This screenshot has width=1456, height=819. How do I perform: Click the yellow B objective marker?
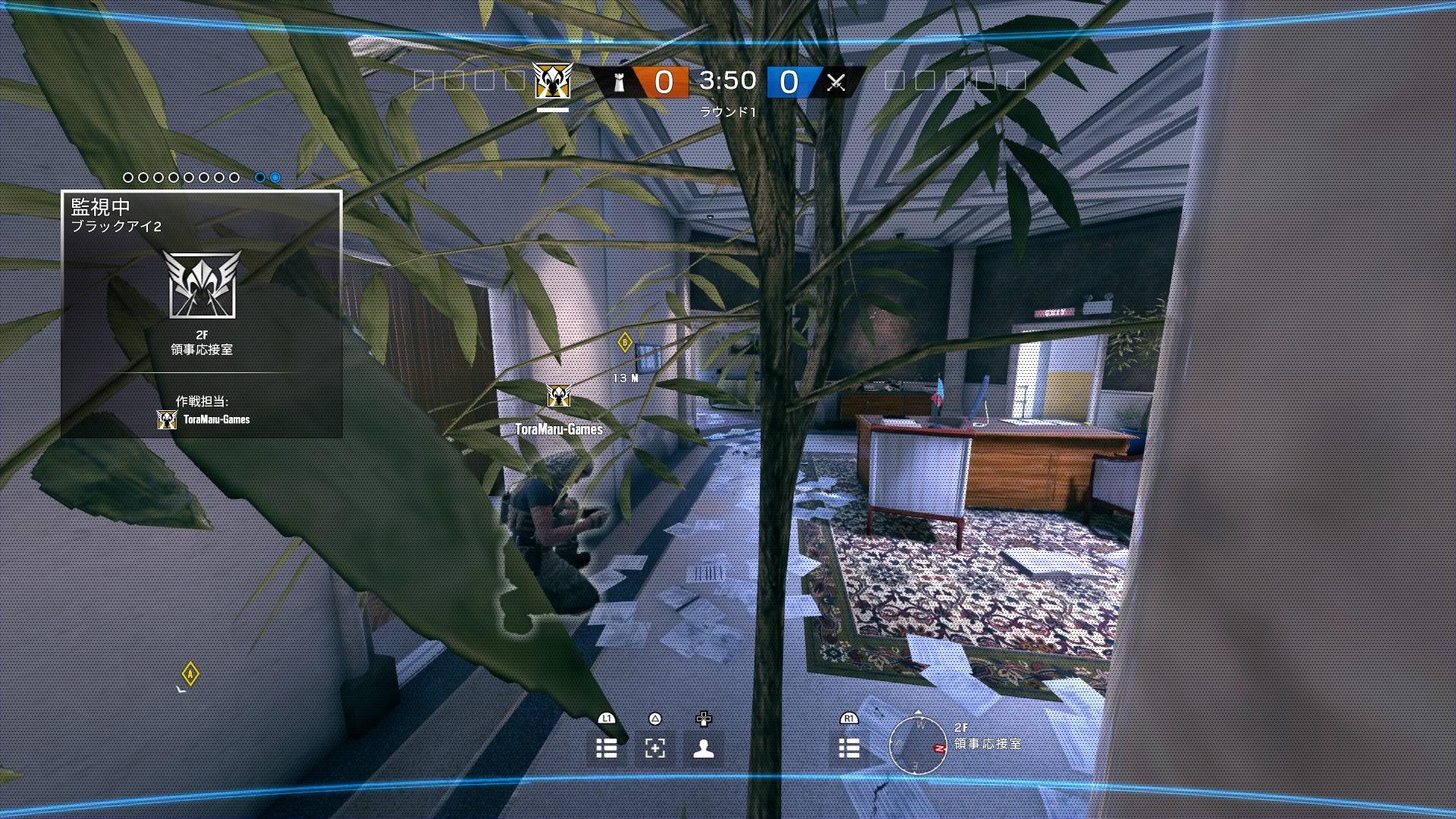click(623, 342)
